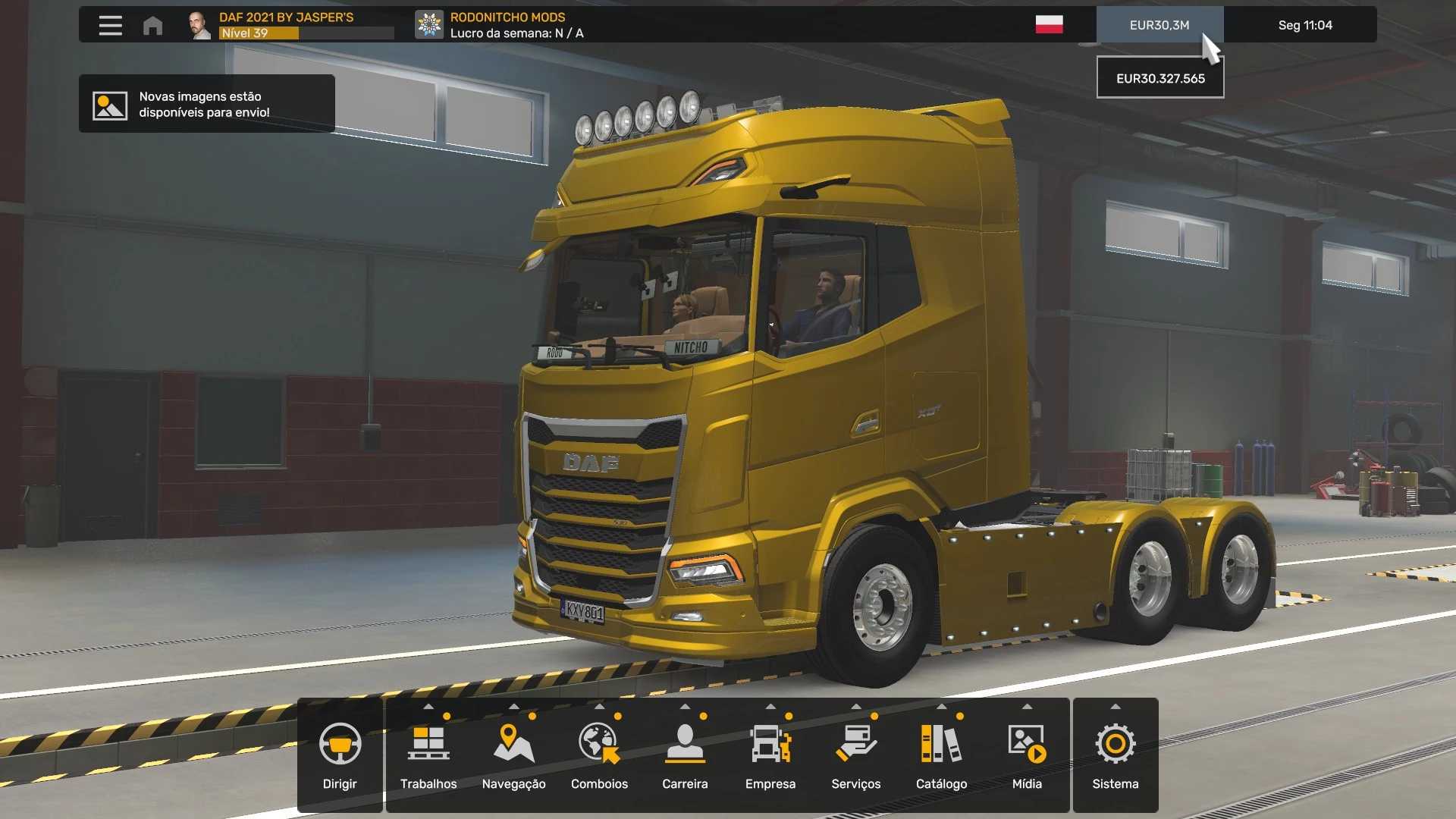Viewport: 1456px width, 819px height.
Task: Browse the Catálogo menu
Action: (x=941, y=755)
